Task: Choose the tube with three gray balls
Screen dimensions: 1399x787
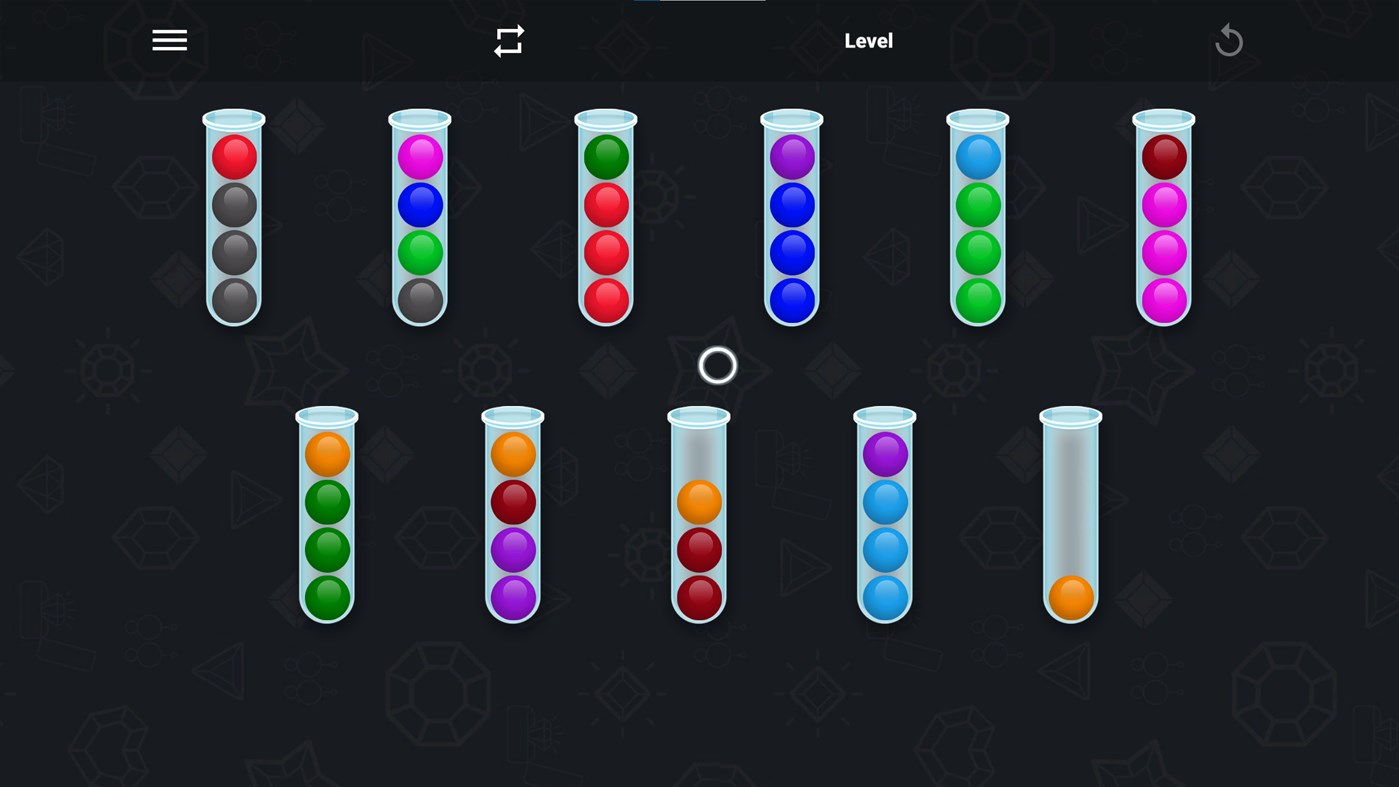Action: 233,250
